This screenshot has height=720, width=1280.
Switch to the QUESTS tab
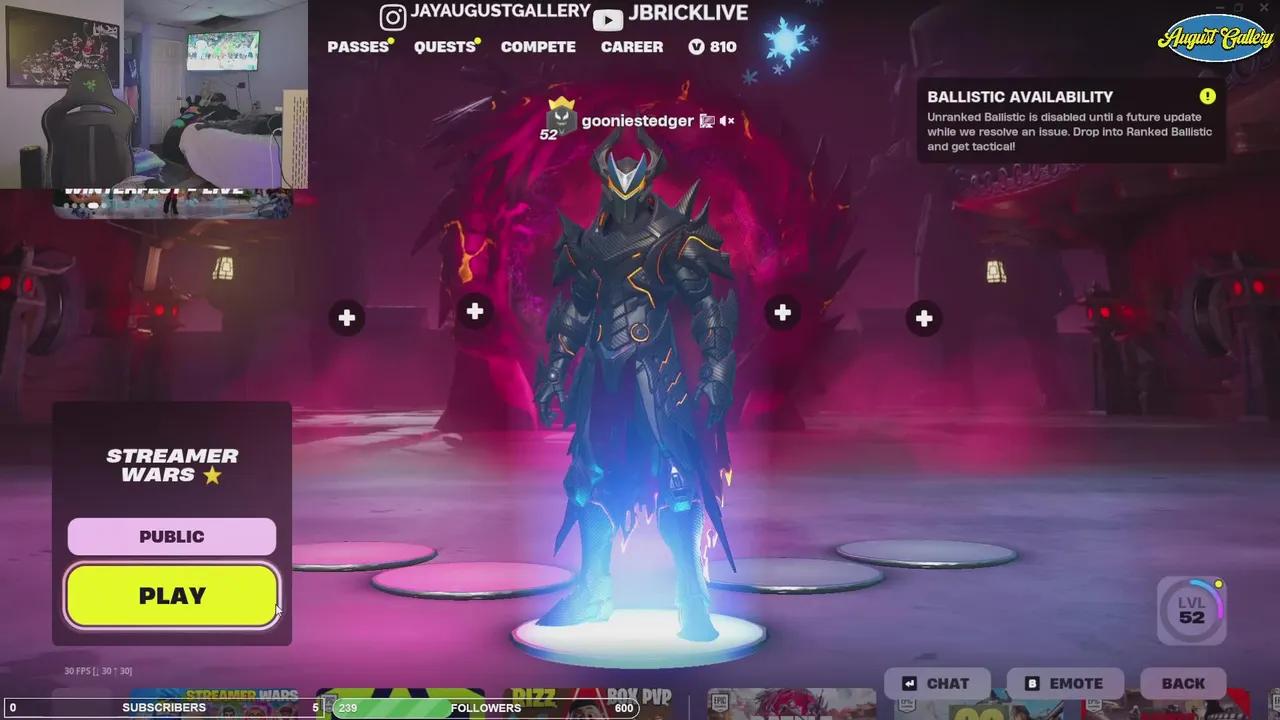coord(444,46)
